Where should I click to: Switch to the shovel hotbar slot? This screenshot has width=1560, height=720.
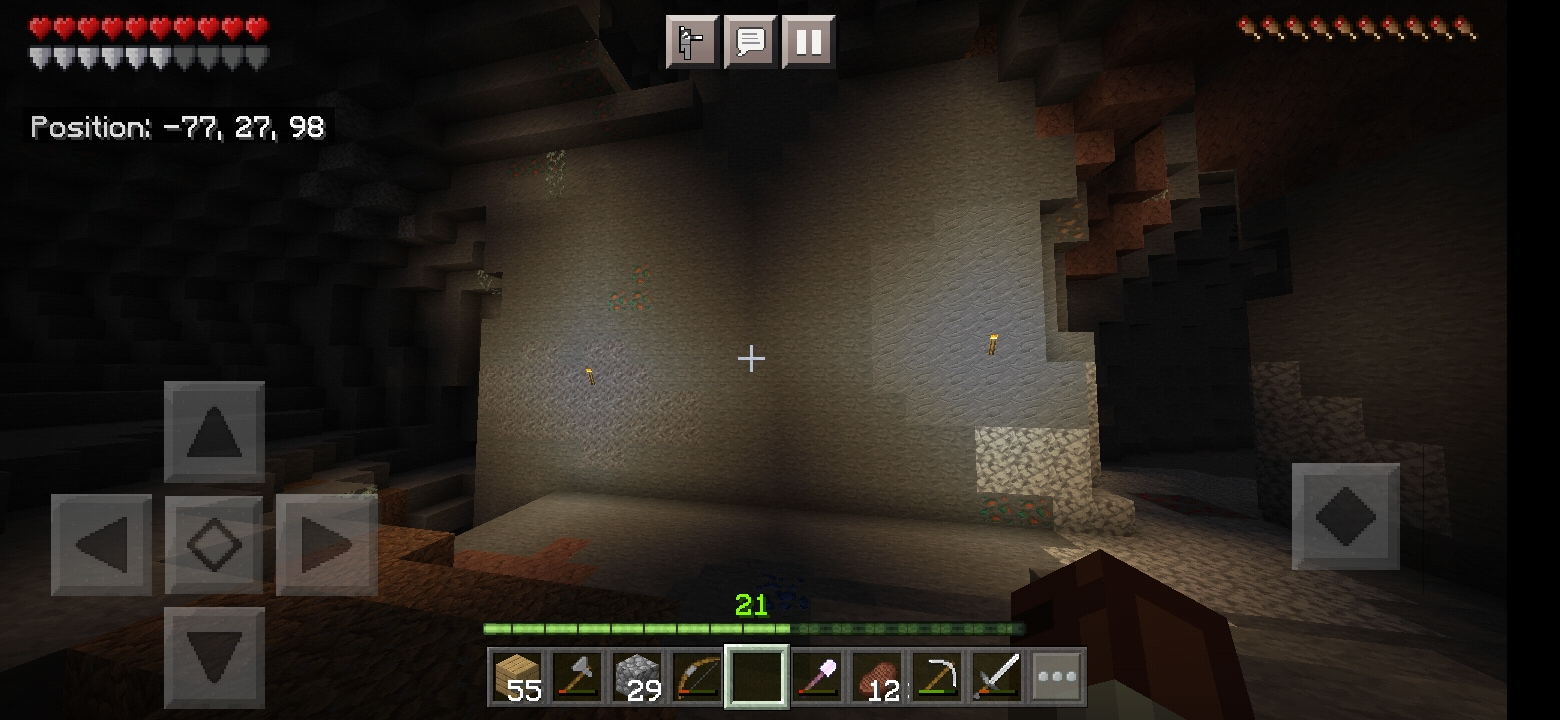point(817,677)
